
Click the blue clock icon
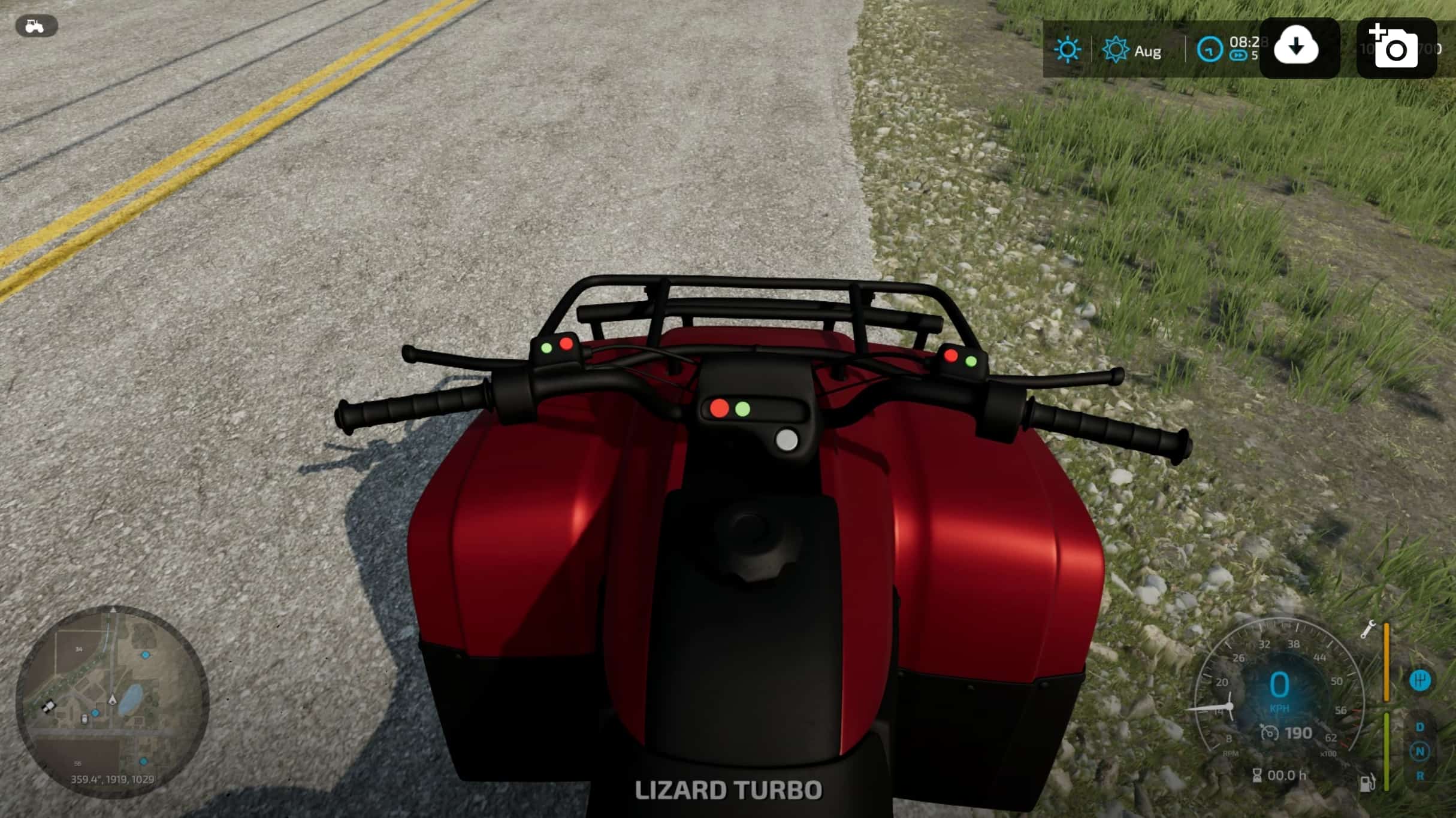pyautogui.click(x=1209, y=50)
